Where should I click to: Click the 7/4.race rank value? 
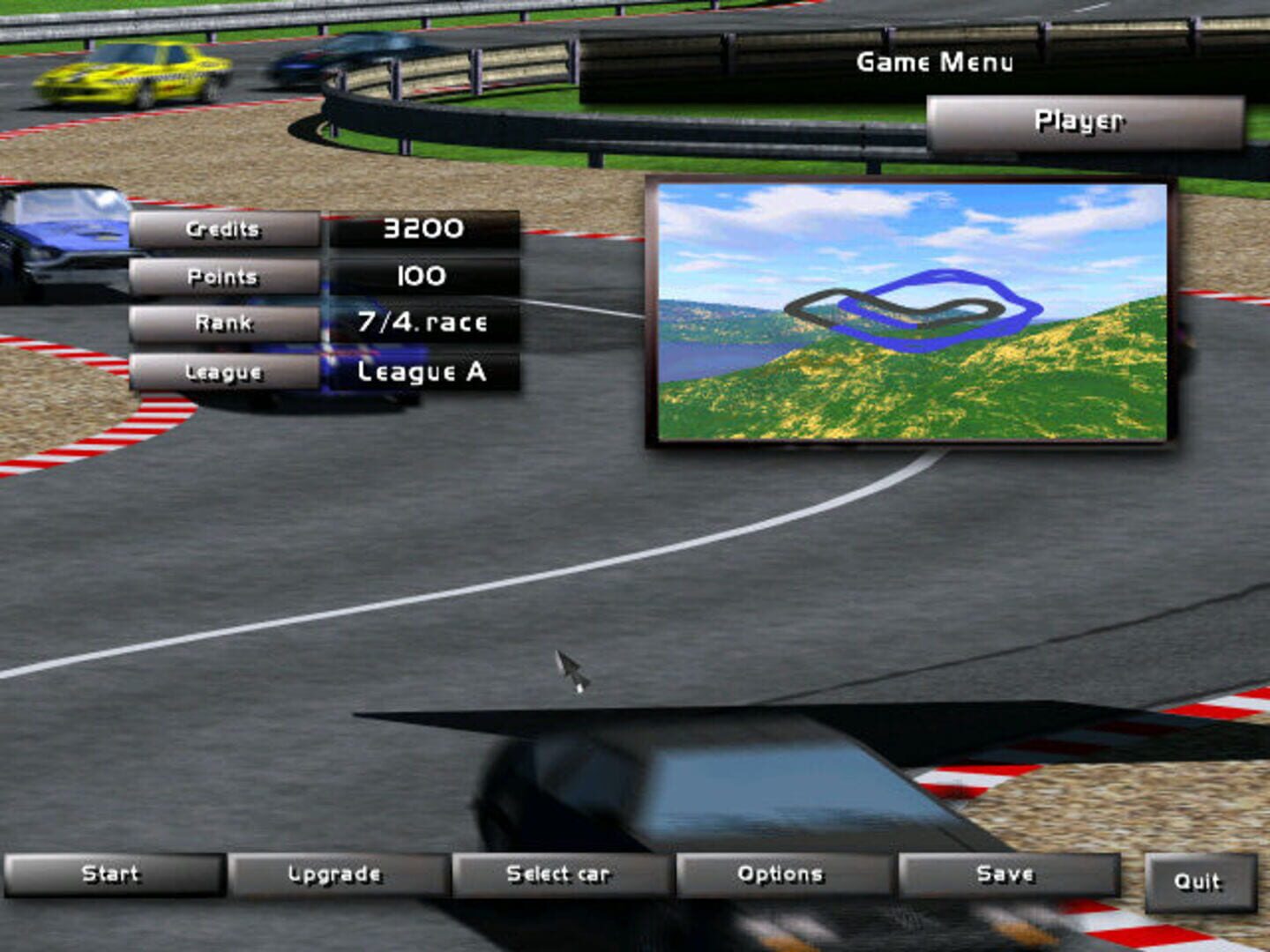[422, 323]
